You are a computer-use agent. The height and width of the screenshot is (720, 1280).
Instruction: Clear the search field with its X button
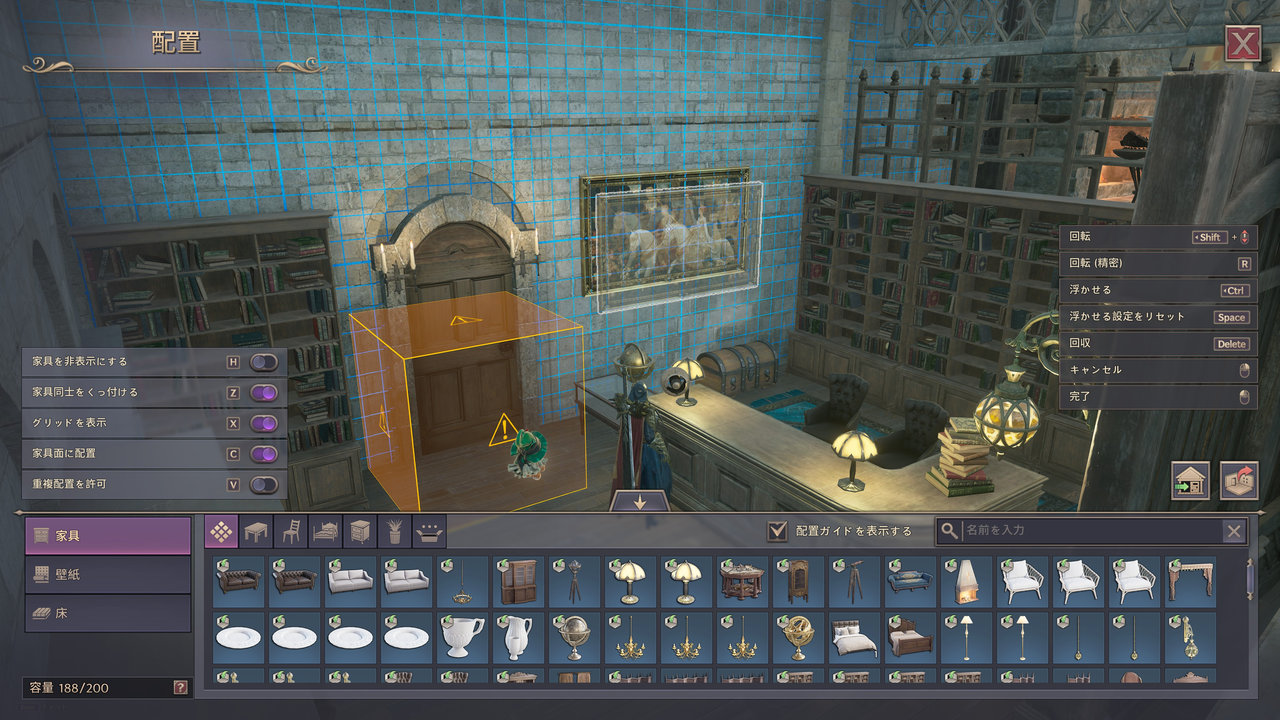click(x=1234, y=531)
